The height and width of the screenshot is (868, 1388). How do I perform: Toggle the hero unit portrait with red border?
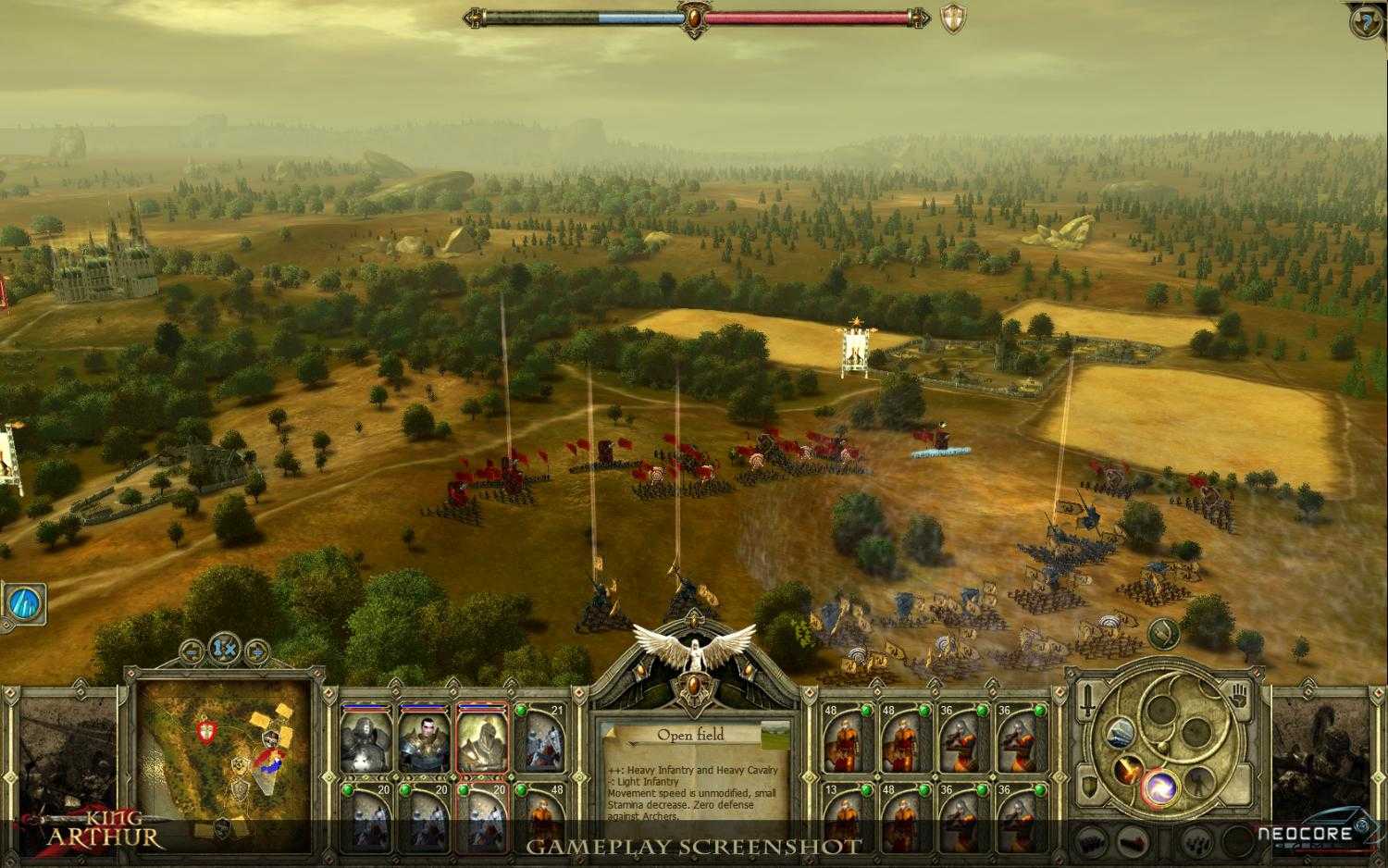(483, 737)
